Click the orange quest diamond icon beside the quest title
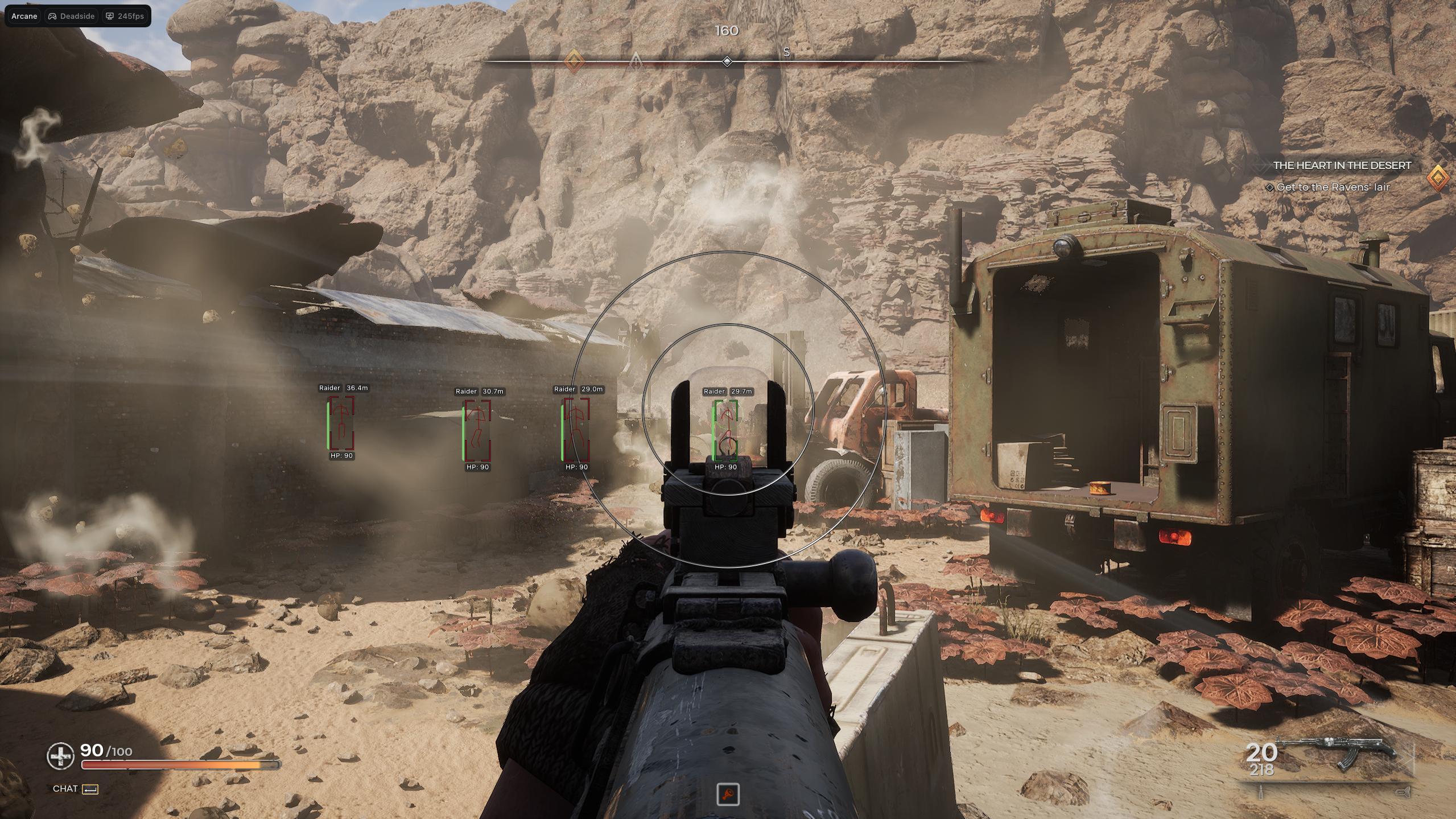This screenshot has width=1456, height=819. [x=1438, y=178]
